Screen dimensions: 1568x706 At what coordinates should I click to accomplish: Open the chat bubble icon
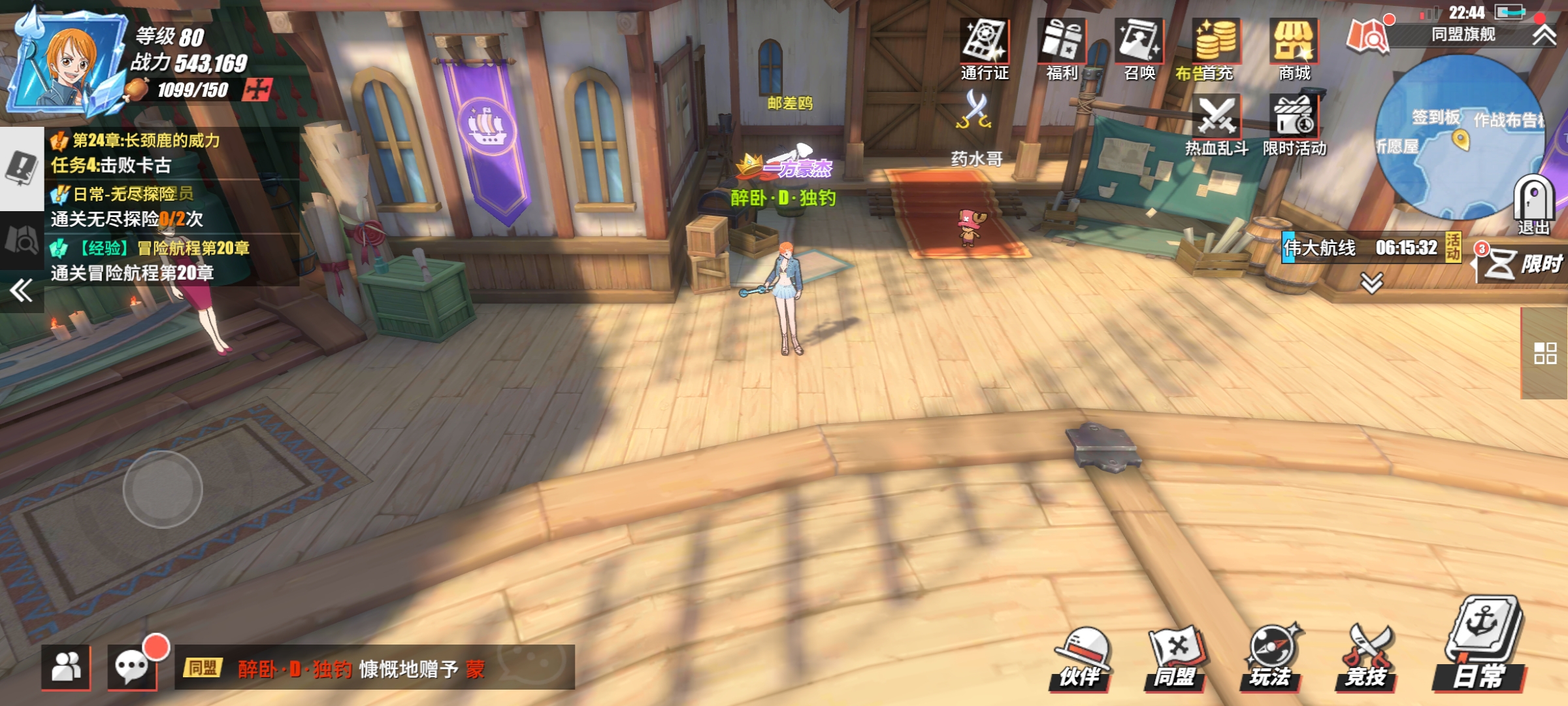[x=133, y=667]
